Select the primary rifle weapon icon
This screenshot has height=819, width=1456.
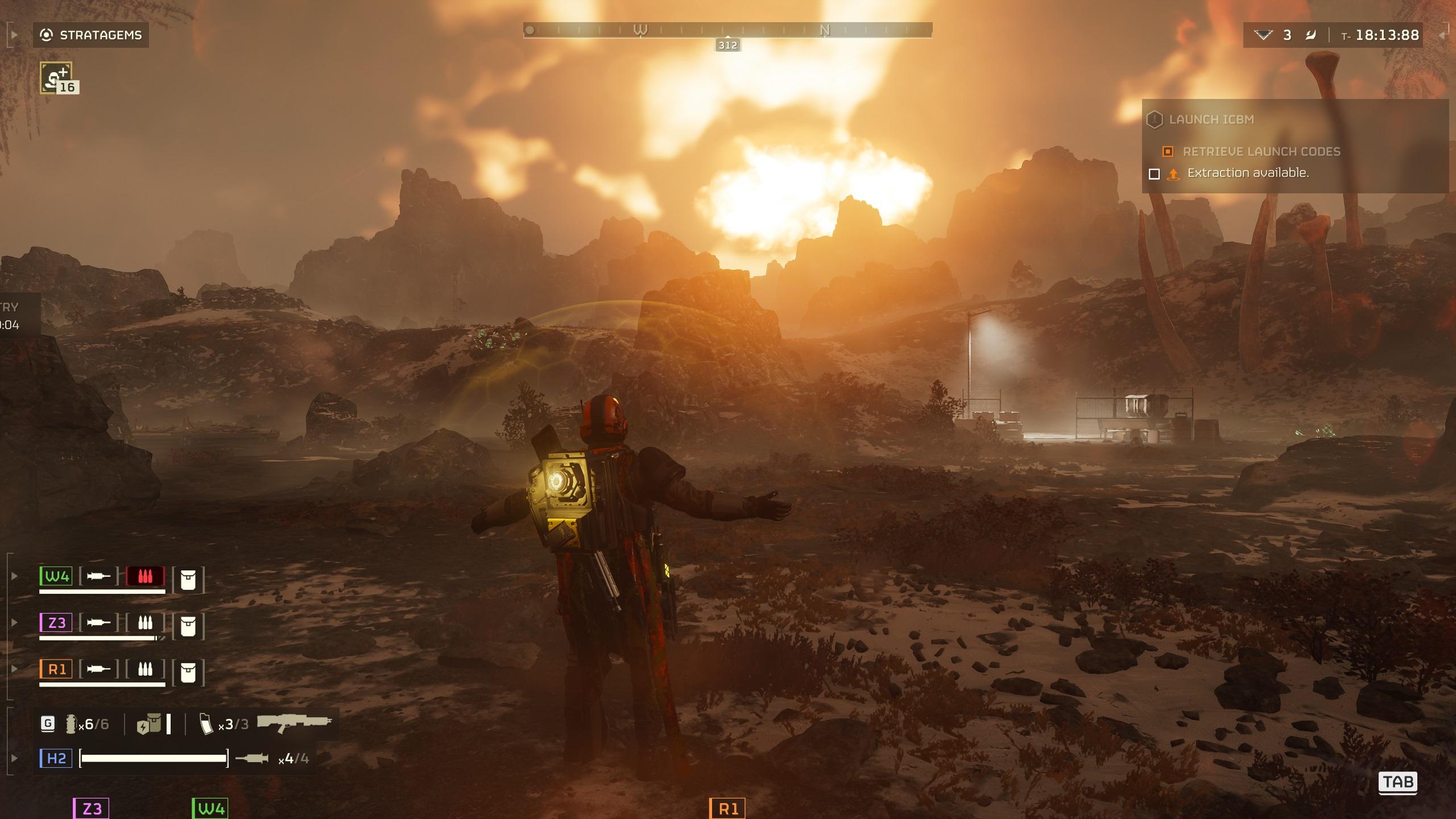294,723
